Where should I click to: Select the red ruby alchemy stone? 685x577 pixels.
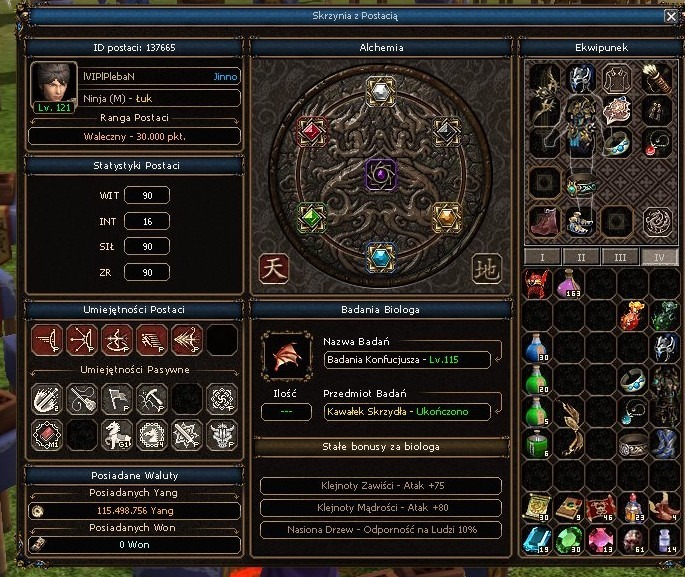coord(313,131)
